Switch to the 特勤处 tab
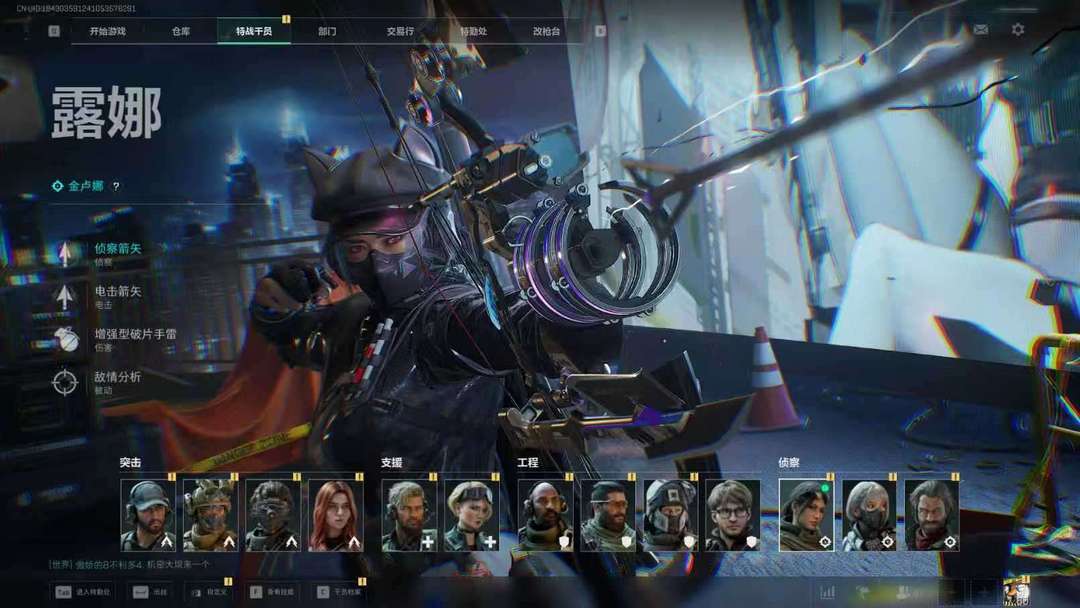Viewport: 1080px width, 608px height. (473, 31)
